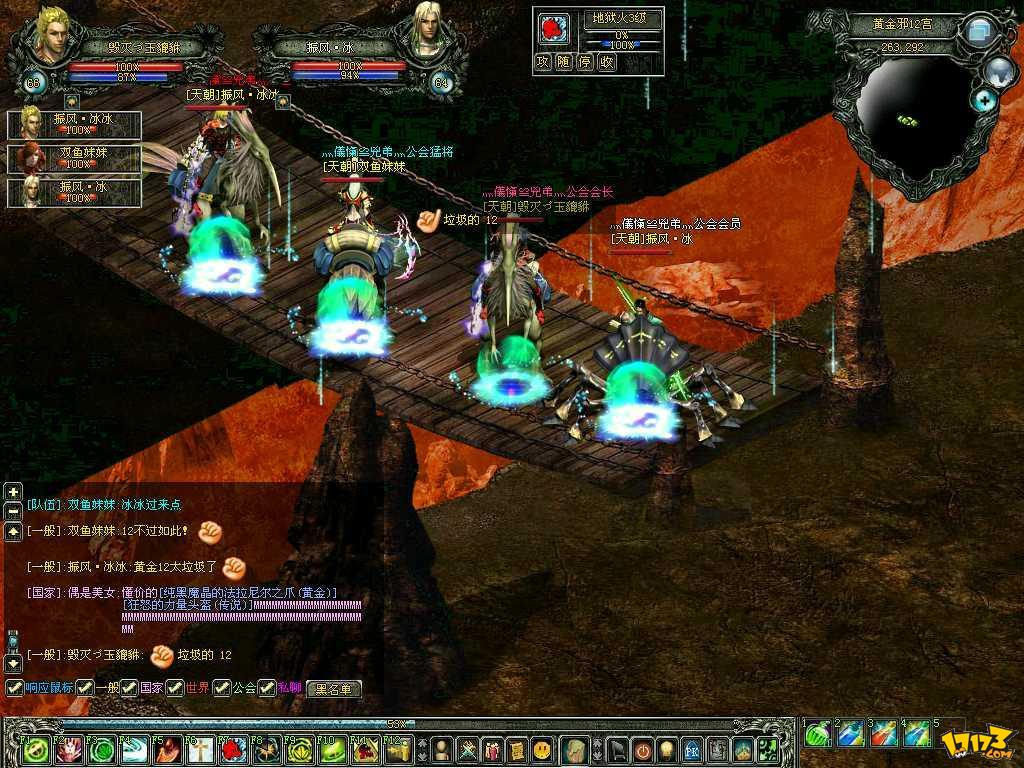Toggle the 响应鼠标 checkbox
Viewport: 1024px width, 768px height.
(14, 688)
